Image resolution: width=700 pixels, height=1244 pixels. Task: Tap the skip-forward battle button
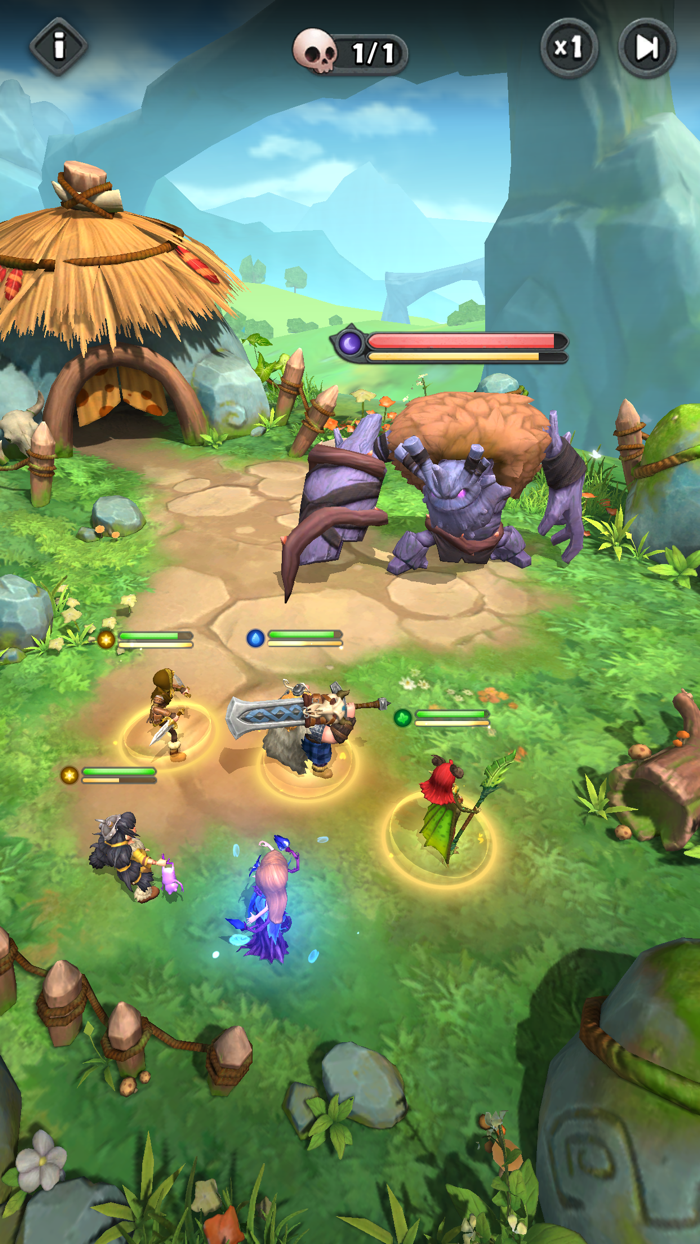647,47
